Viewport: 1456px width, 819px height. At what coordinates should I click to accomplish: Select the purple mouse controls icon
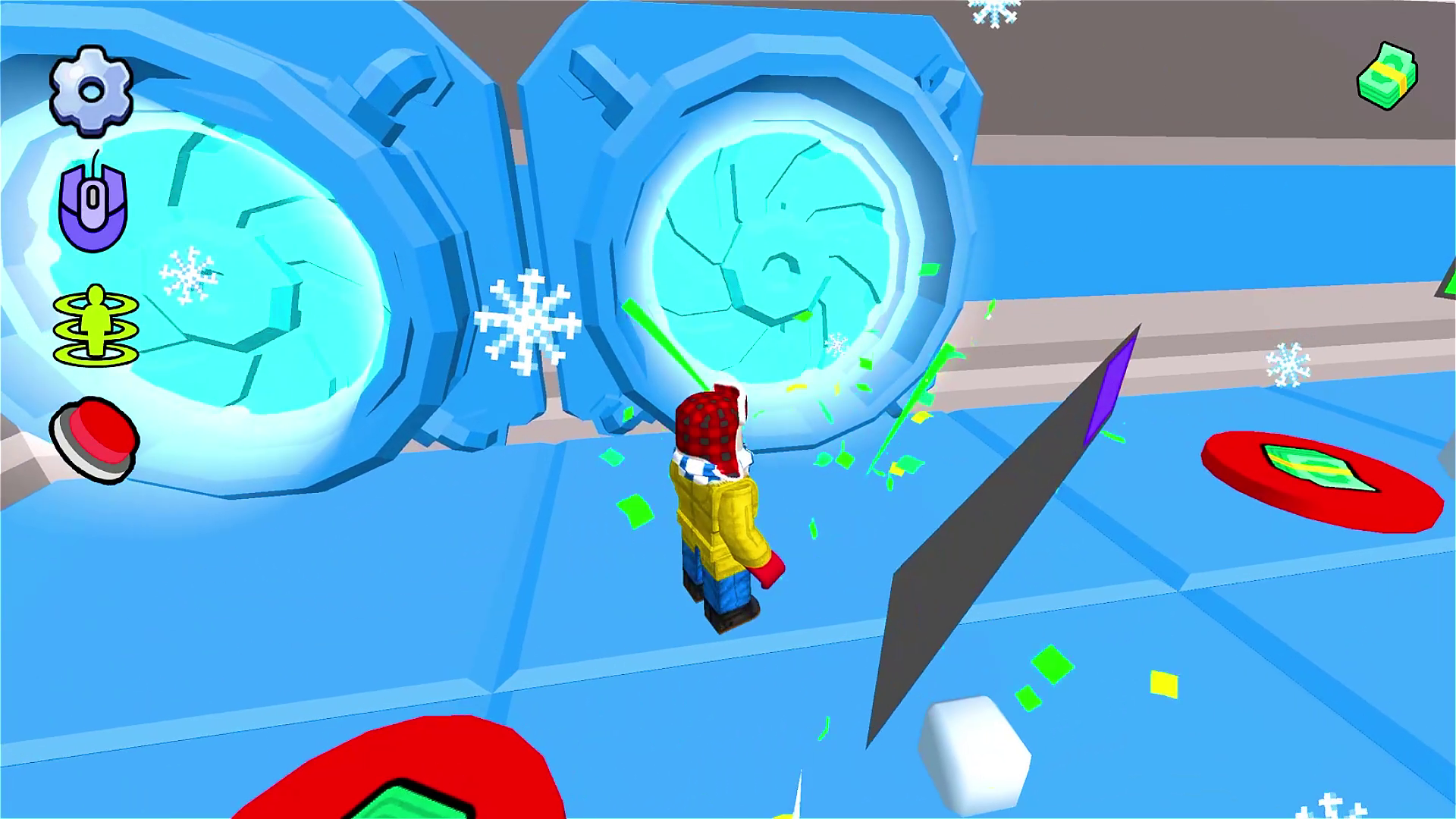coord(91,205)
